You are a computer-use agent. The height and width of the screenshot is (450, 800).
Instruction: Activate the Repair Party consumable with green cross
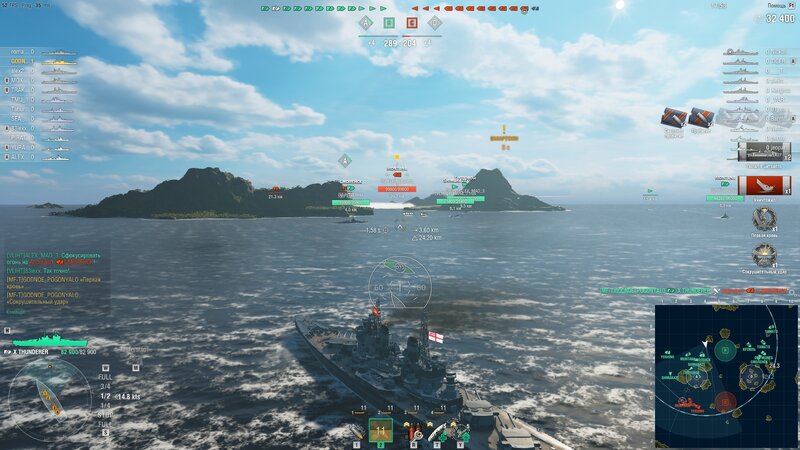pos(436,431)
